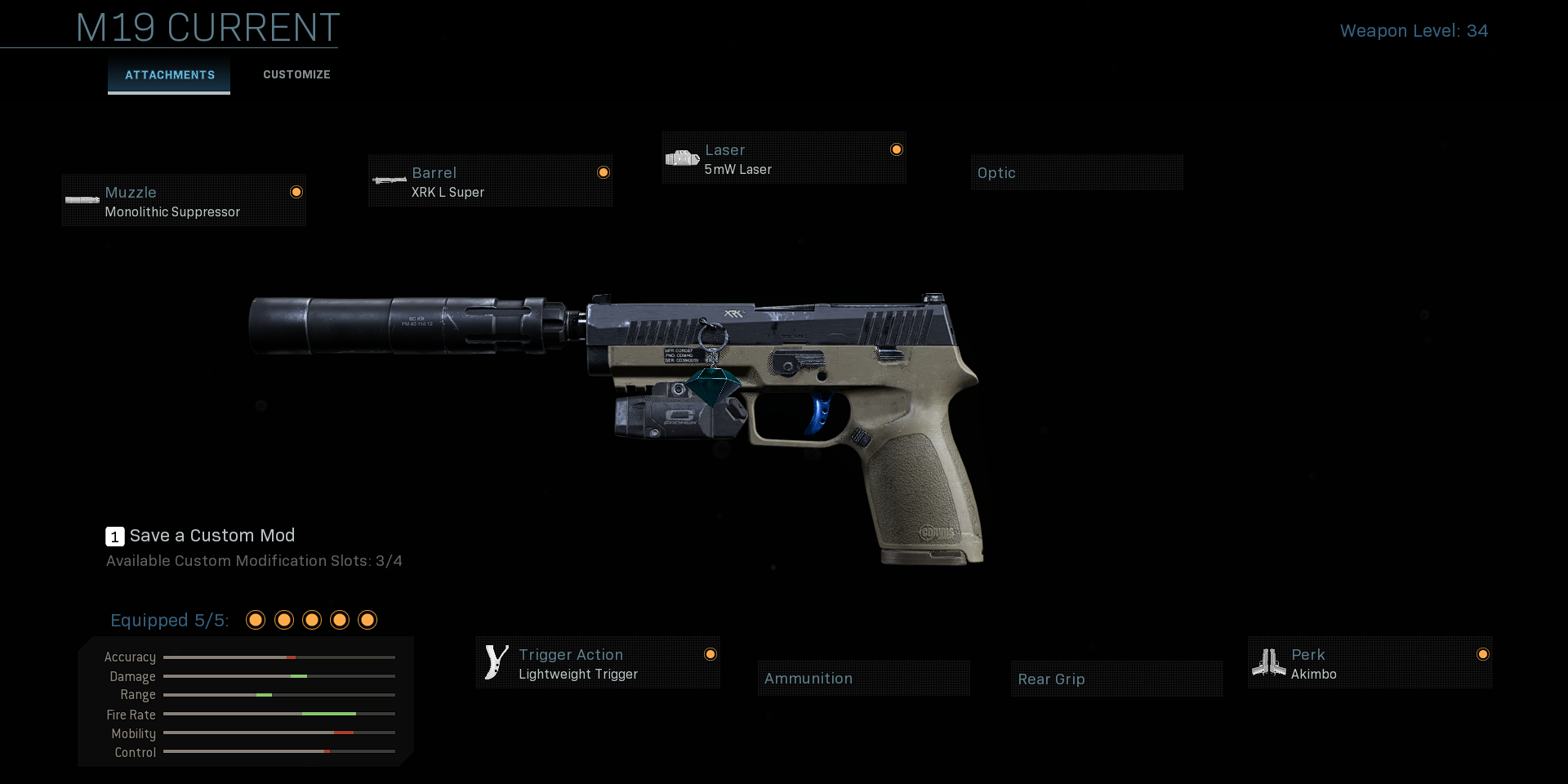Click Save a Custom Mod
This screenshot has width=1568, height=784.
coord(212,536)
